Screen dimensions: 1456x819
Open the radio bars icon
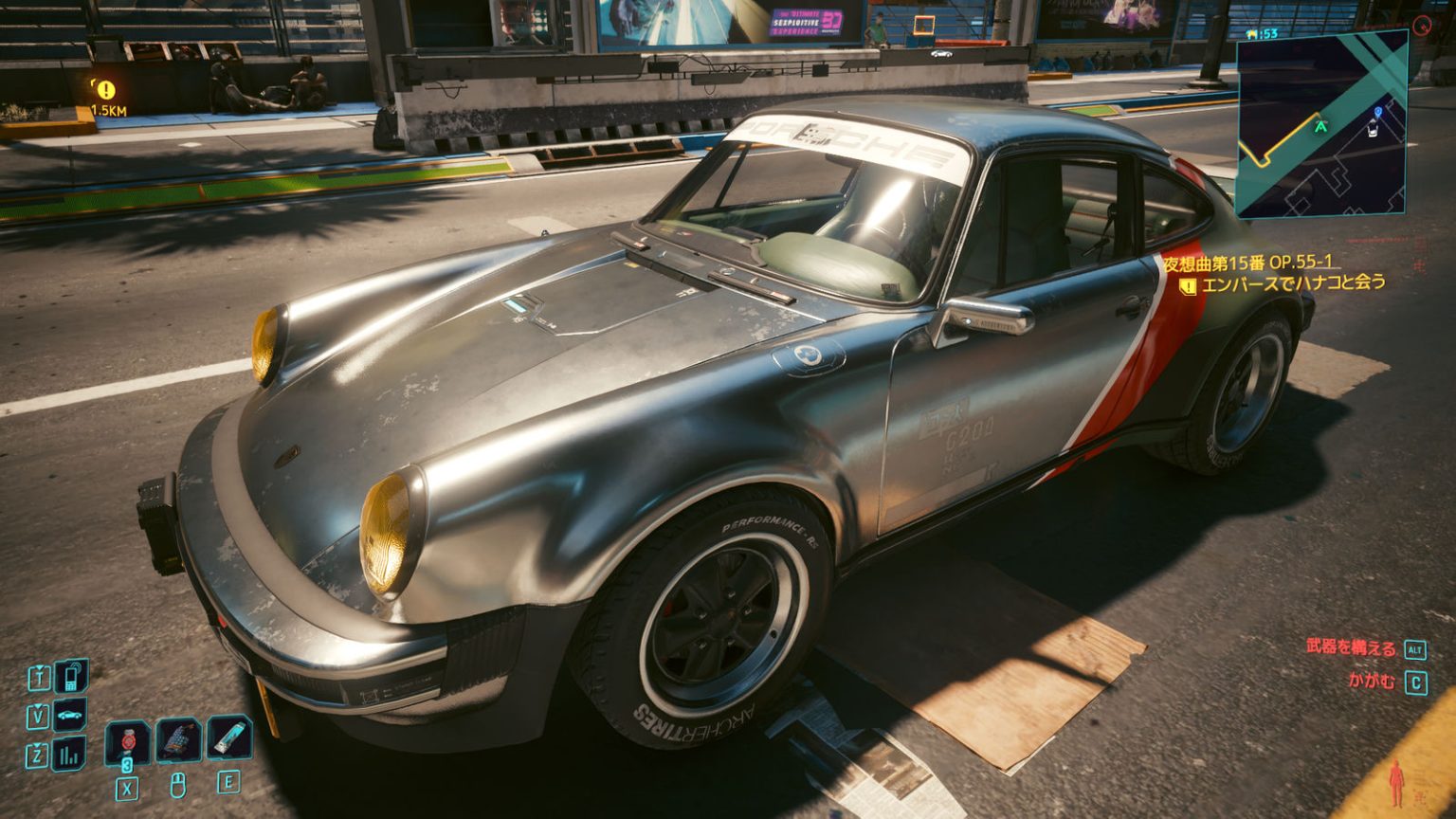[x=69, y=755]
